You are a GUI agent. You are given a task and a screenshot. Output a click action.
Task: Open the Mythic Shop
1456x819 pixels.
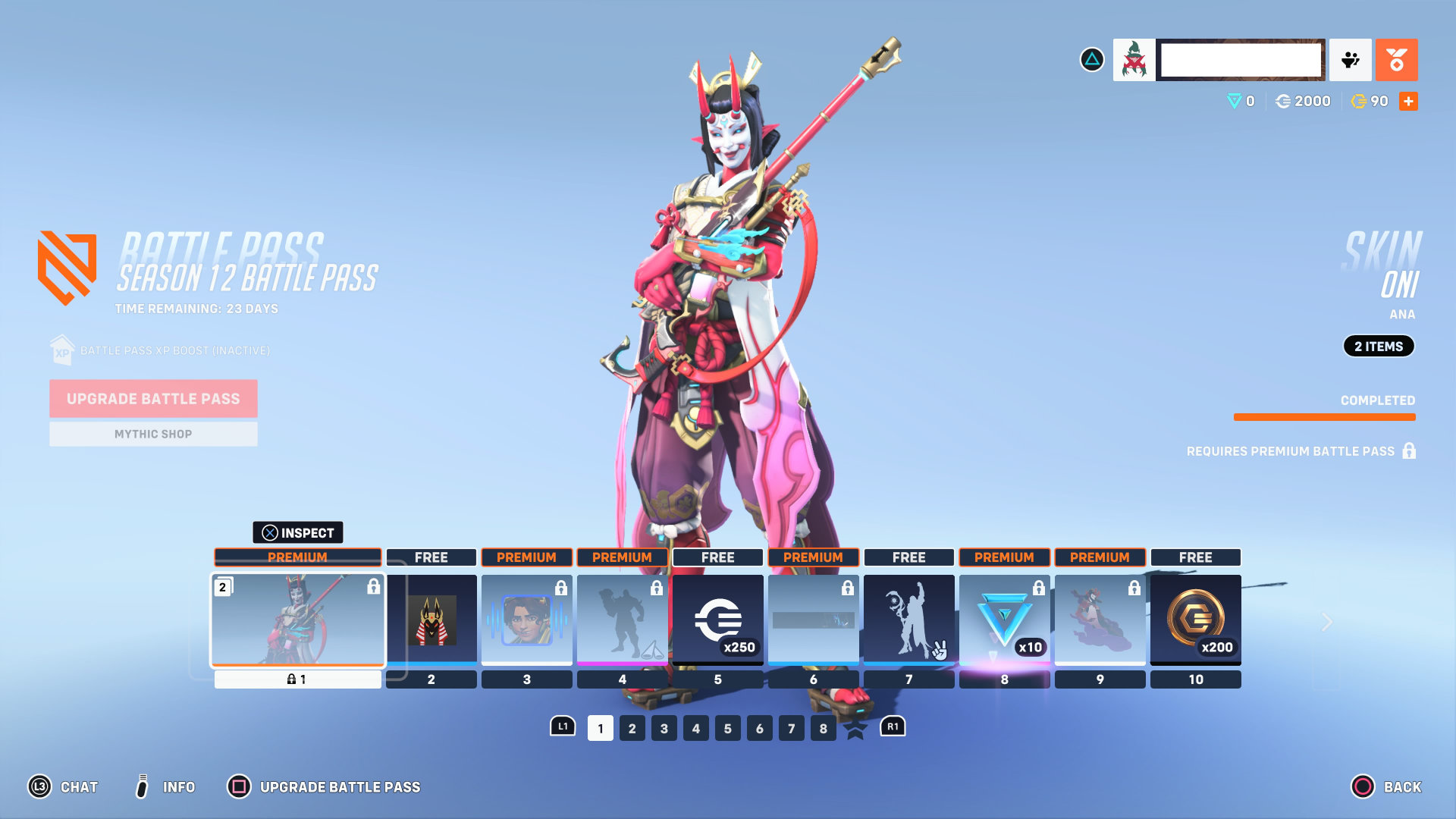[x=153, y=435]
